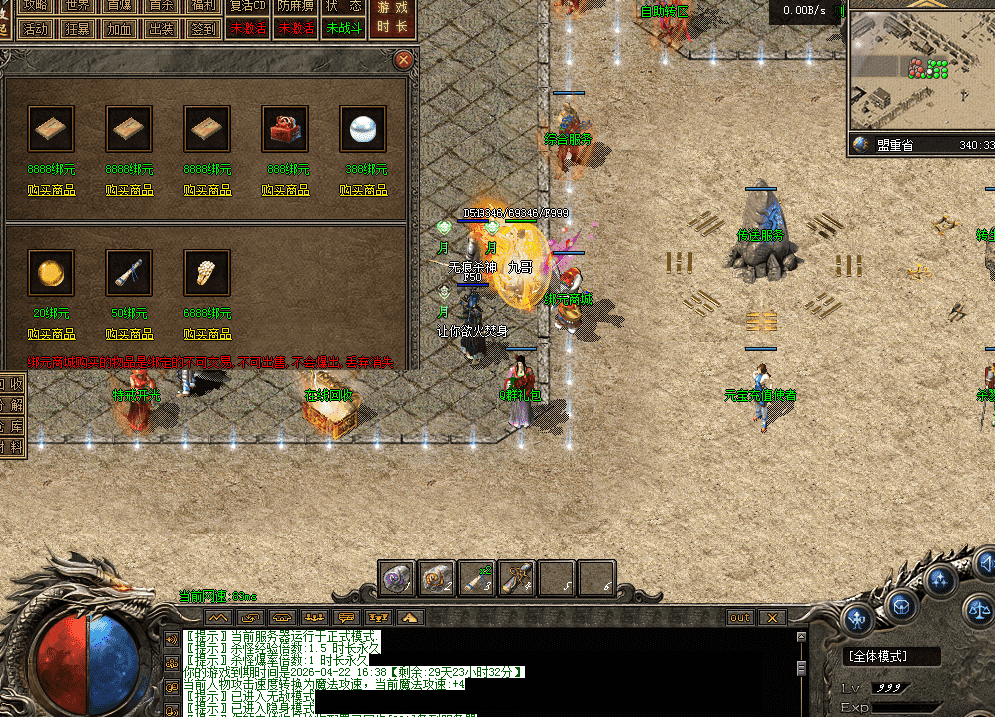Click the chat panel's out button
The image size is (995, 717).
pos(740,618)
